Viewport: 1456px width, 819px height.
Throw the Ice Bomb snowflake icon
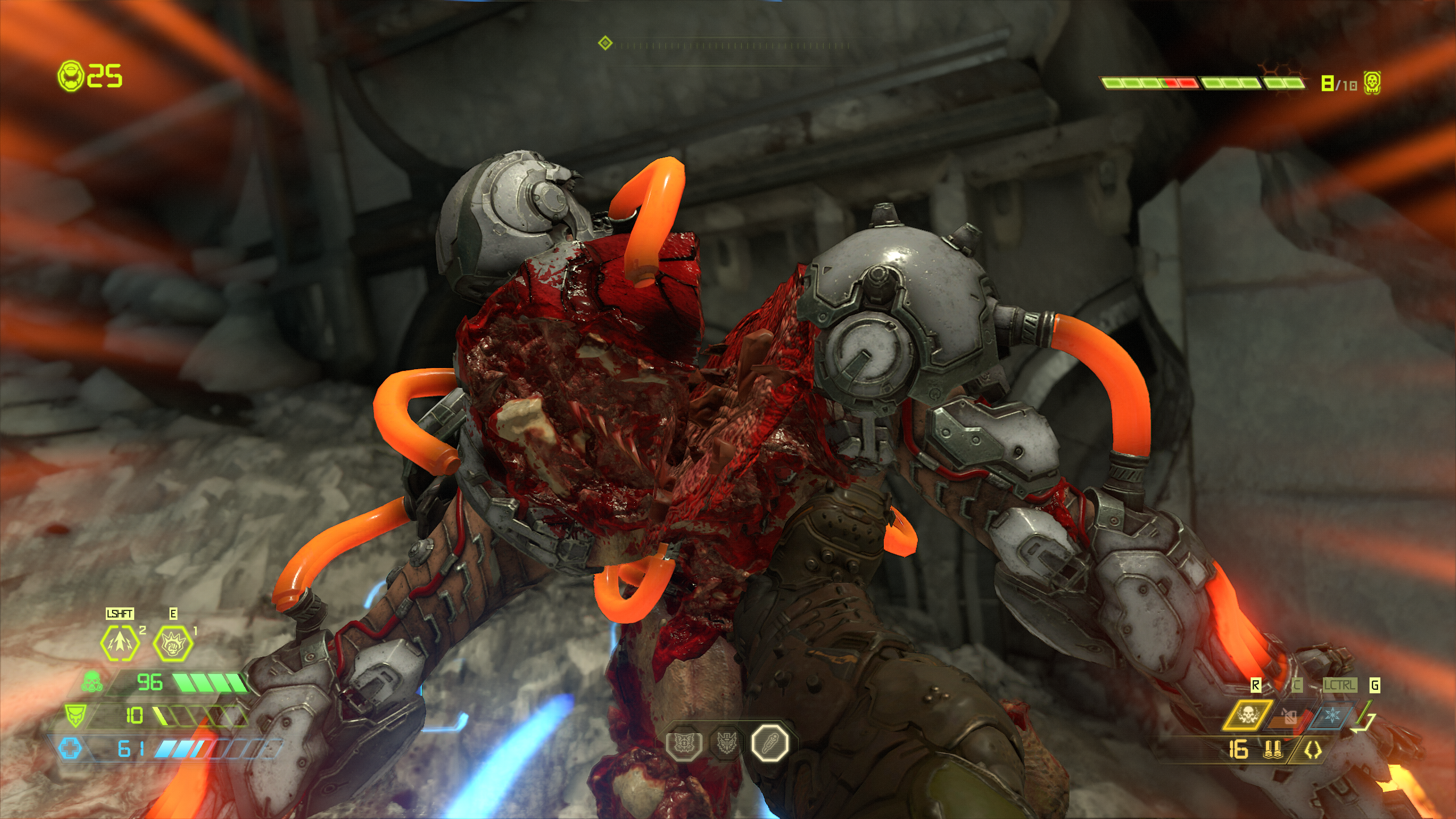point(1332,715)
